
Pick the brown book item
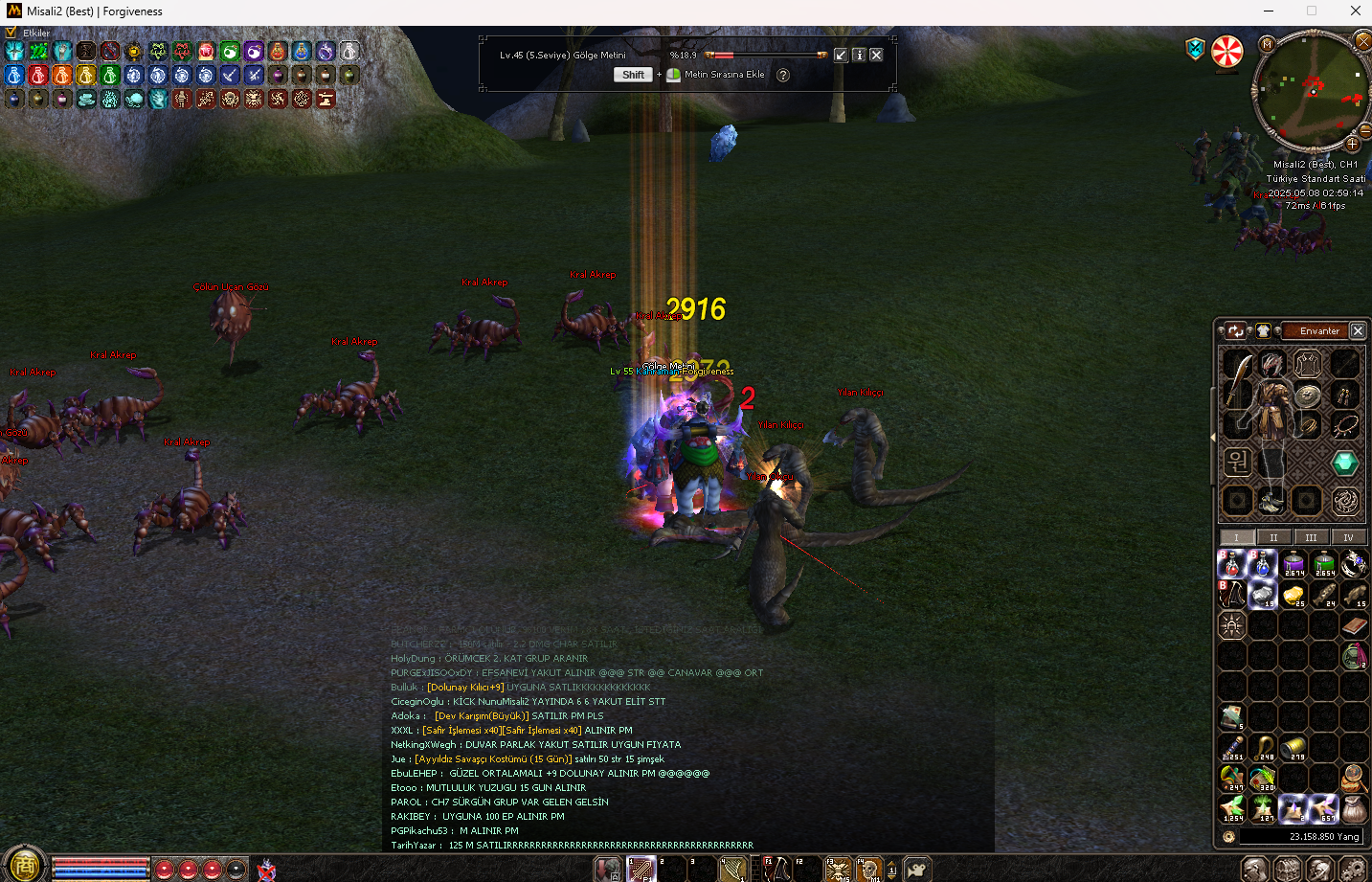1353,626
